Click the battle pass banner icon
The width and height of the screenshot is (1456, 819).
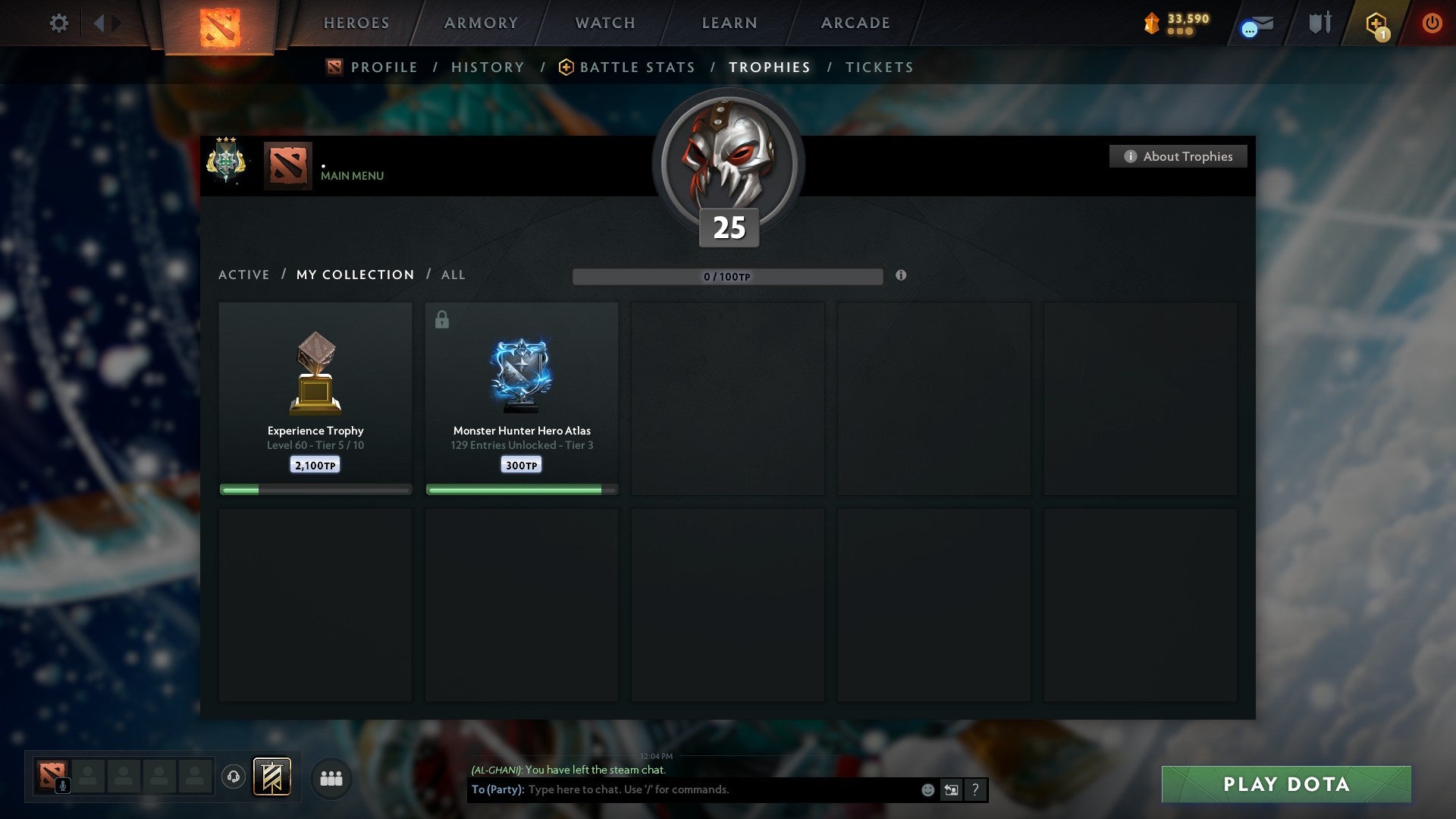coord(270,777)
